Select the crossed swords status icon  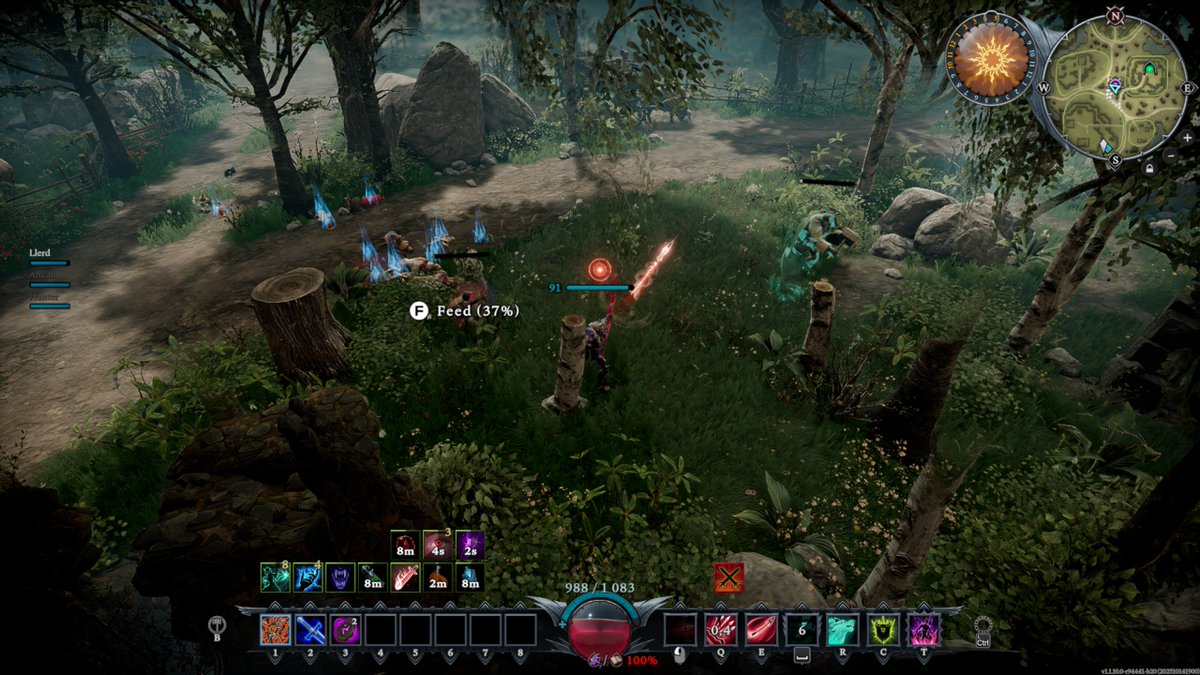point(728,577)
